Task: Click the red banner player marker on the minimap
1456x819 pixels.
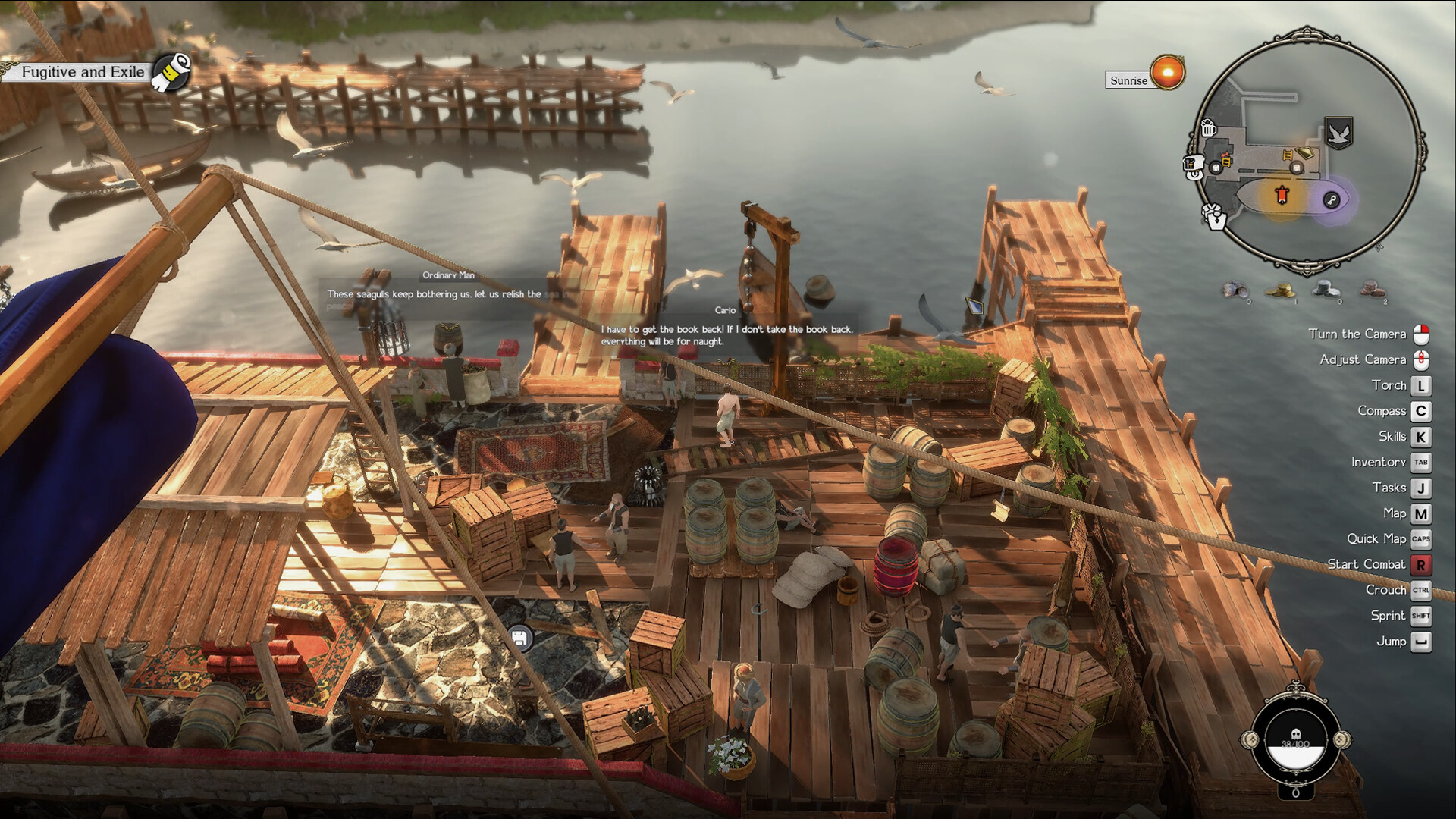Action: pyautogui.click(x=1282, y=193)
